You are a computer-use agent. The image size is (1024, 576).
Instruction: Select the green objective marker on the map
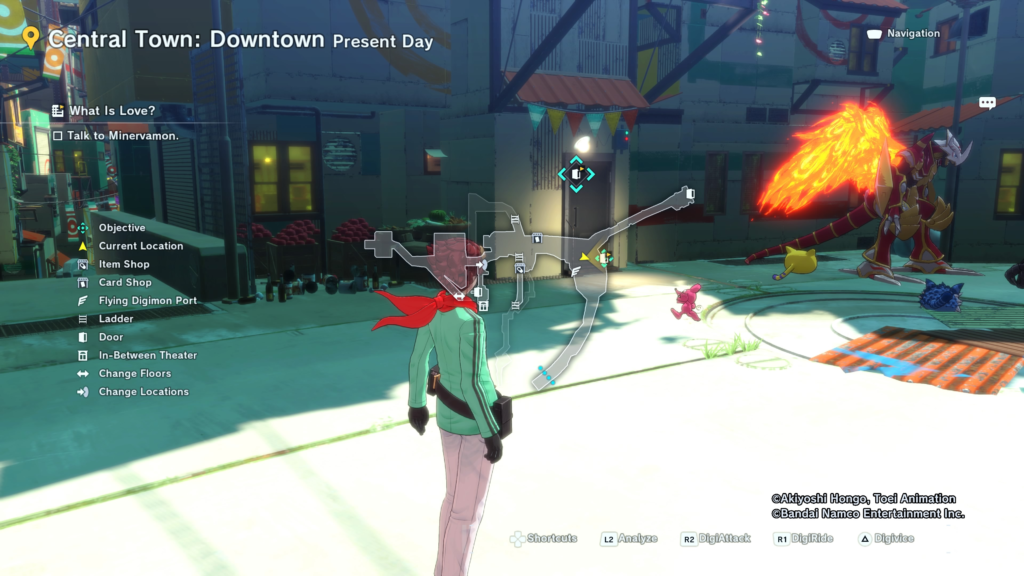click(x=603, y=258)
